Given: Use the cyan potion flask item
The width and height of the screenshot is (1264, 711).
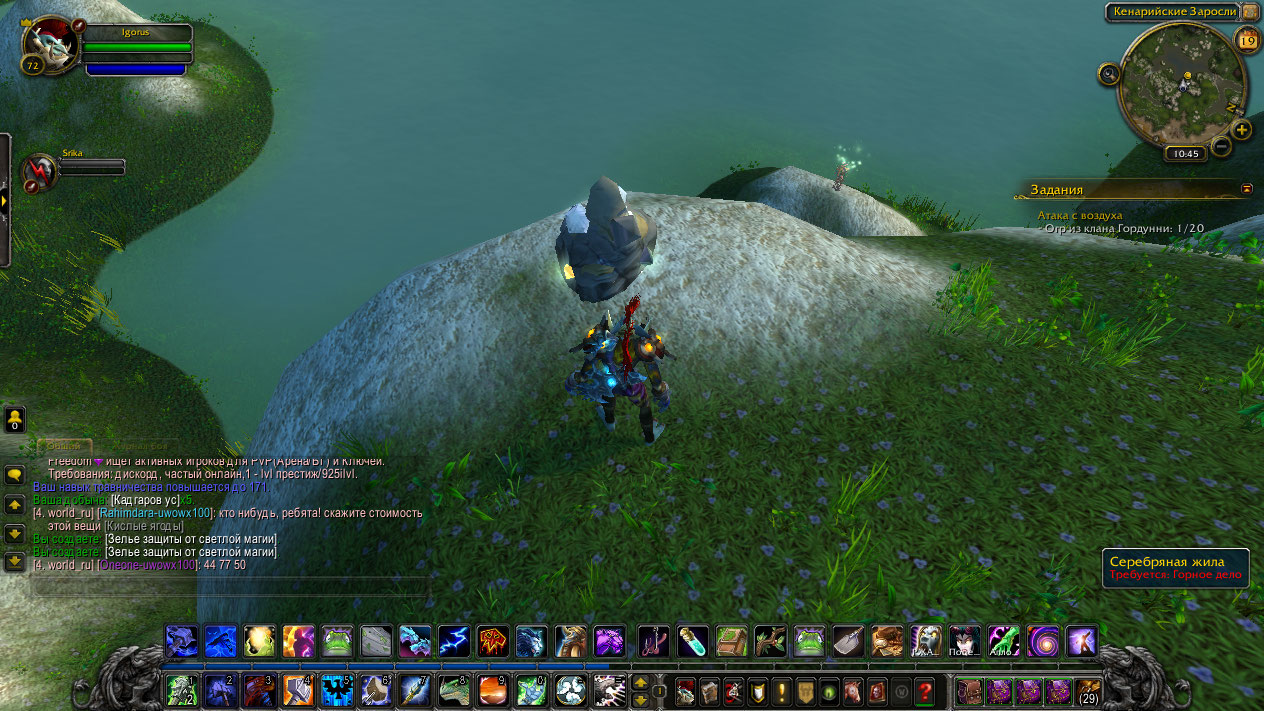Looking at the screenshot, I should coord(692,641).
